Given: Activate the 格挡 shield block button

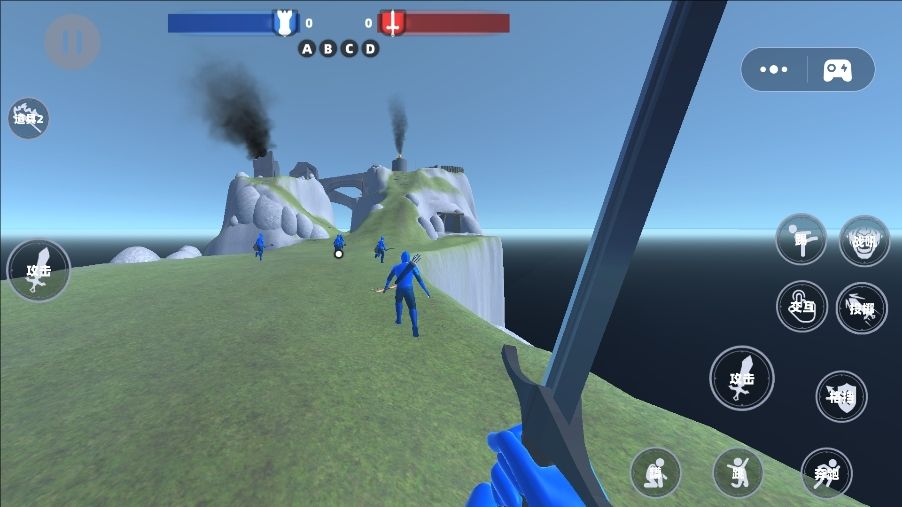Looking at the screenshot, I should pos(841,396).
